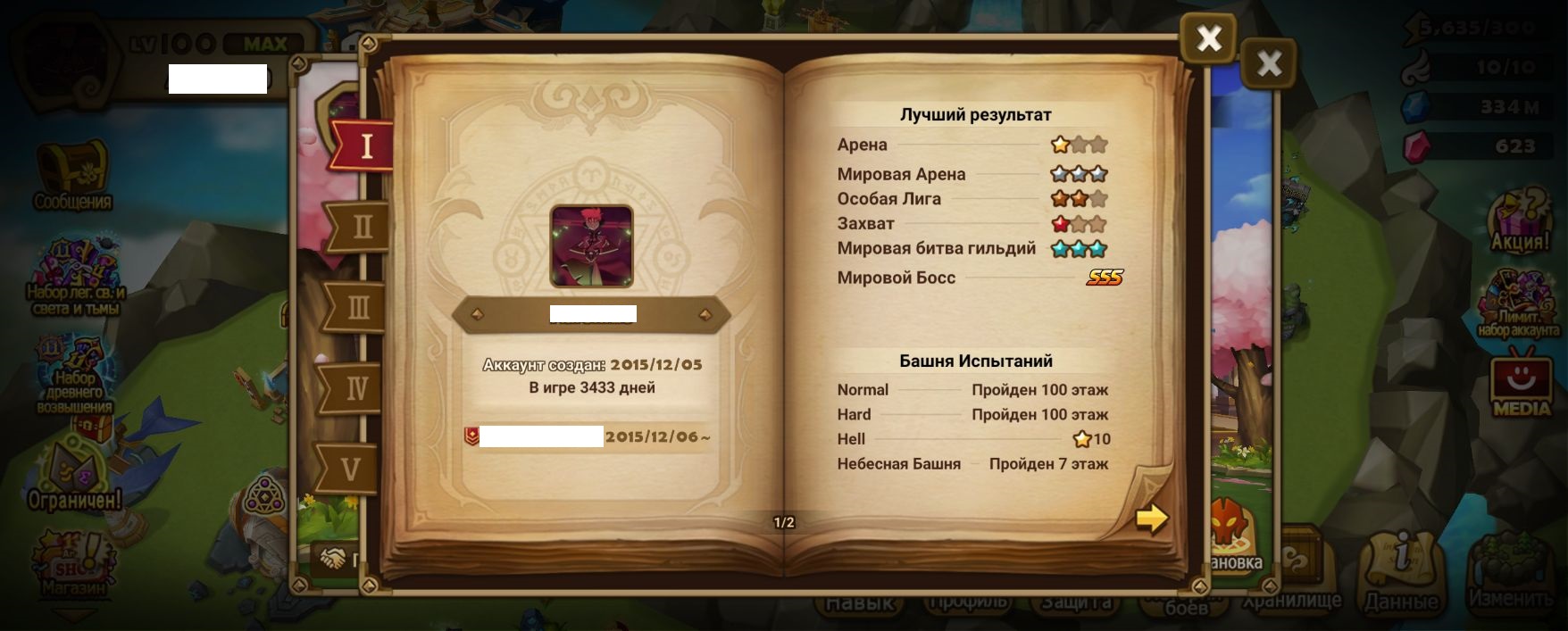Close the profile book window
1568x631 pixels.
(1208, 38)
